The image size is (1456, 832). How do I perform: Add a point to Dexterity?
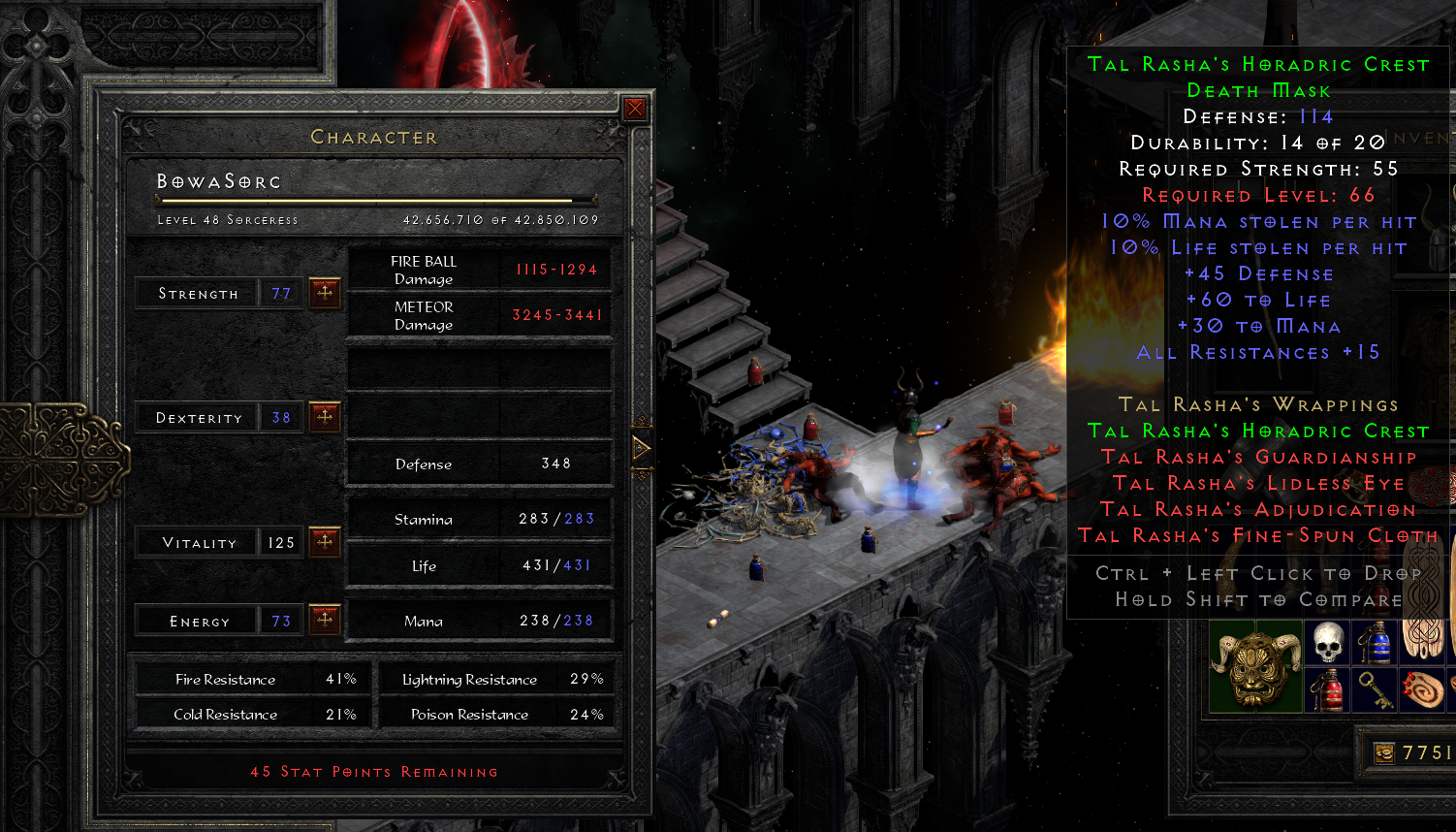pyautogui.click(x=325, y=417)
